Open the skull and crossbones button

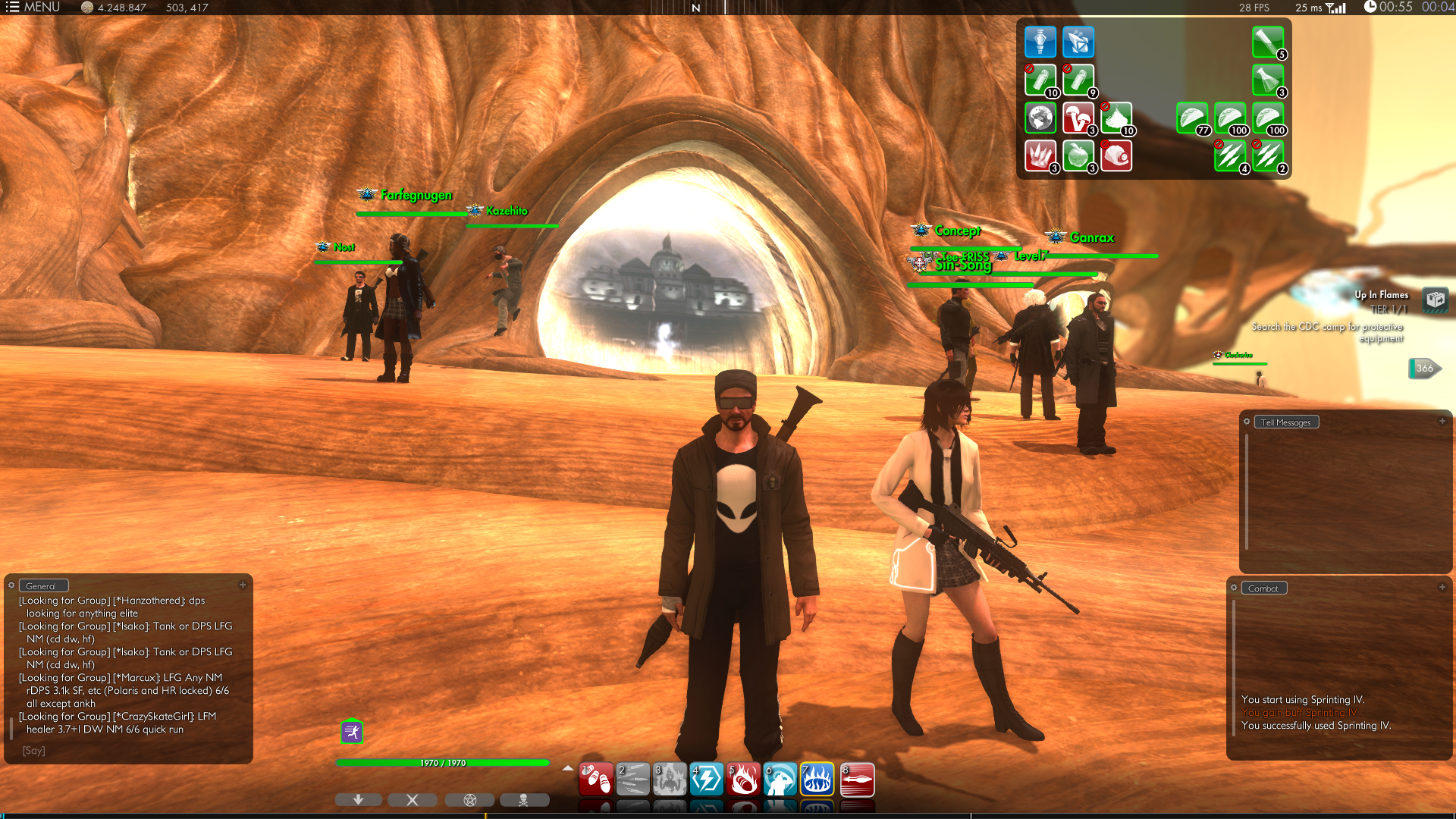point(524,800)
